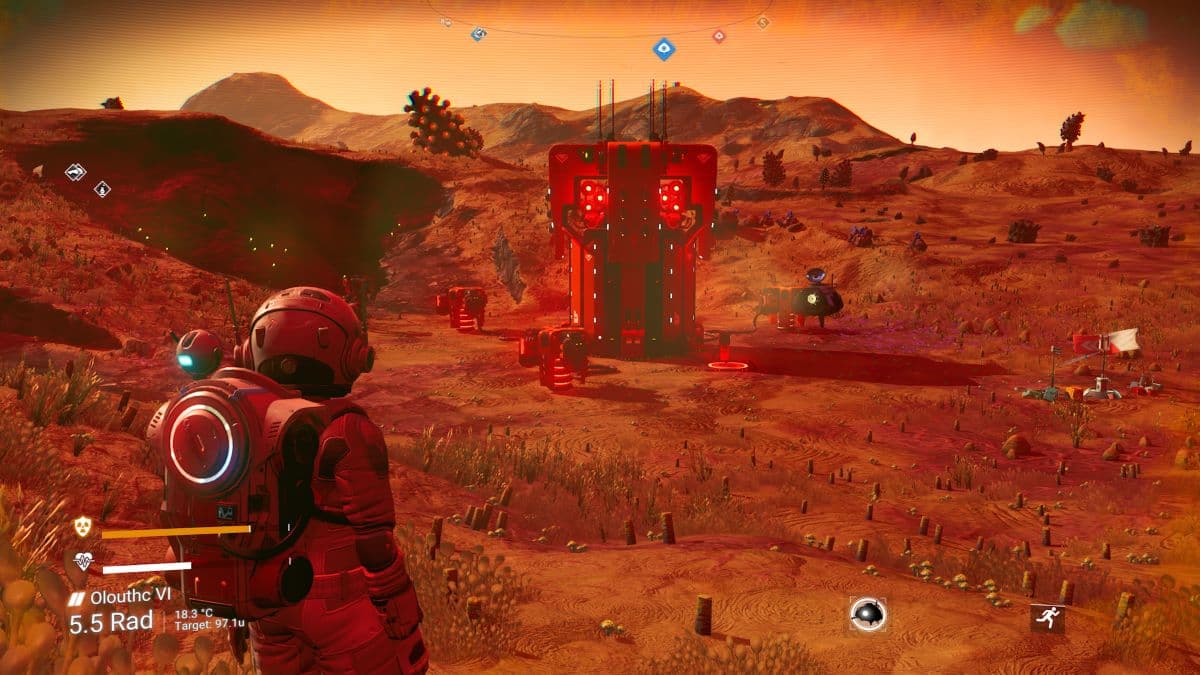Viewport: 1200px width, 675px height.
Task: Click the shield icon beside the orange bar
Action: [x=82, y=527]
